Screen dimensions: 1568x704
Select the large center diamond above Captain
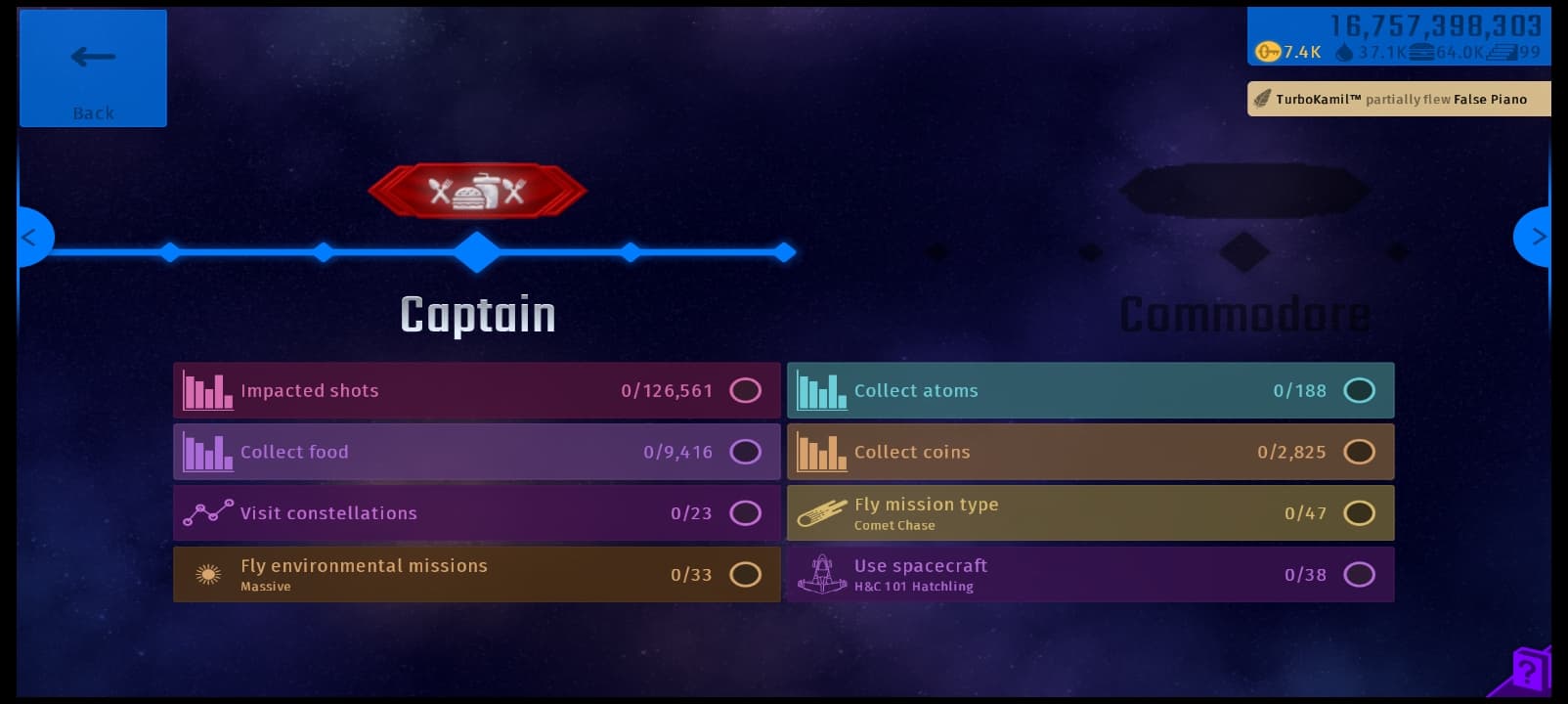[477, 252]
